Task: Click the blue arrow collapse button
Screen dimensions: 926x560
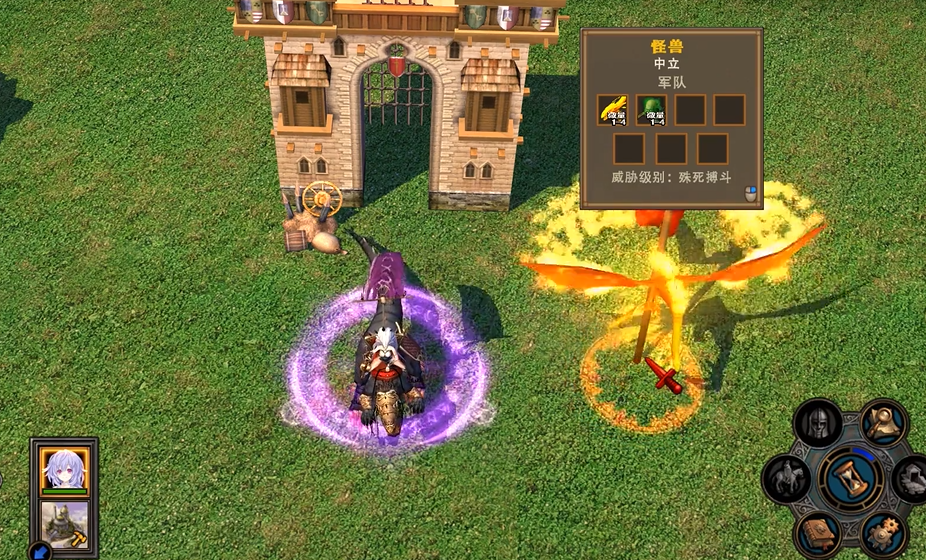Action: (x=41, y=551)
